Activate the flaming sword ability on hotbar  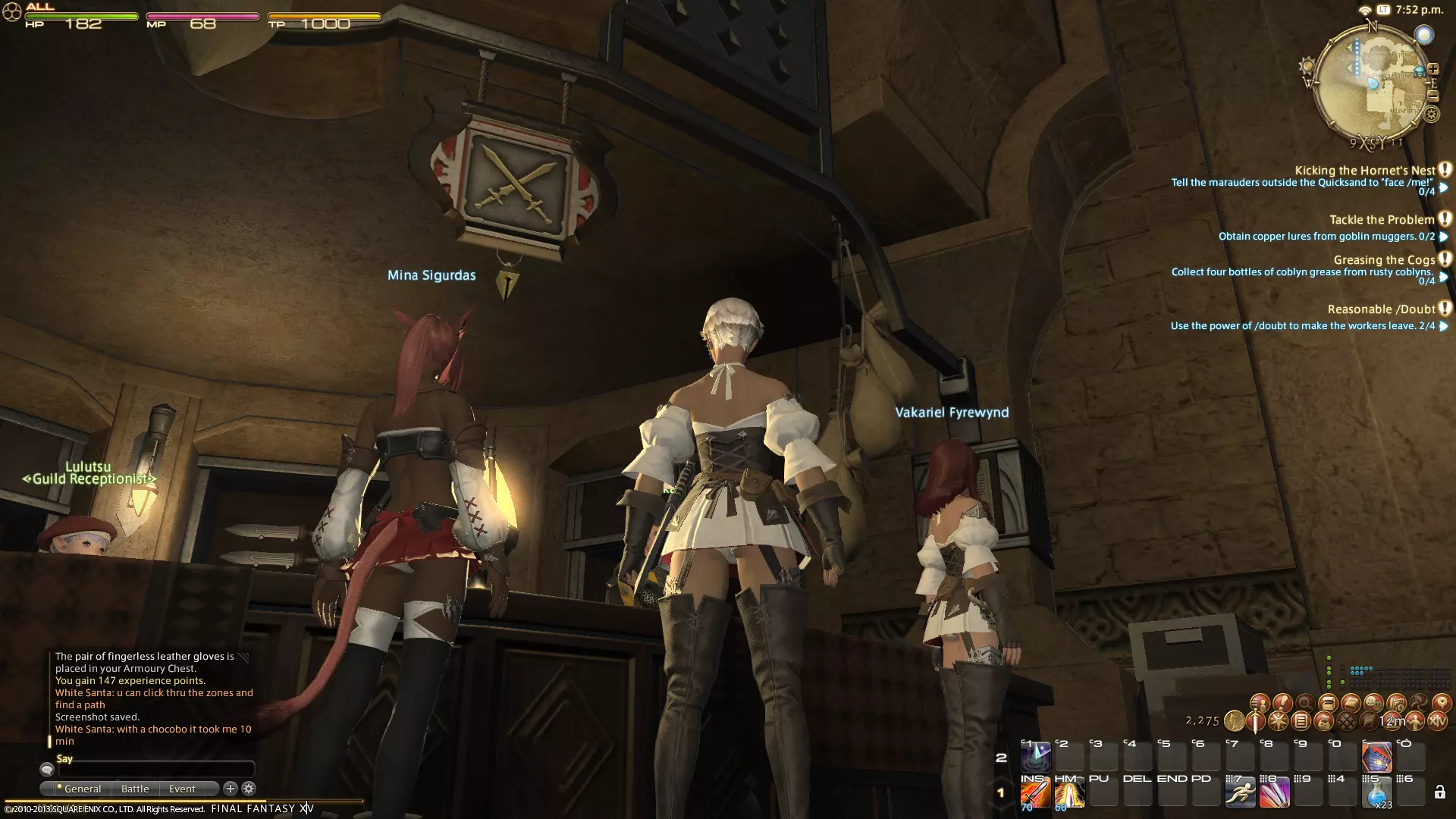point(1034,793)
